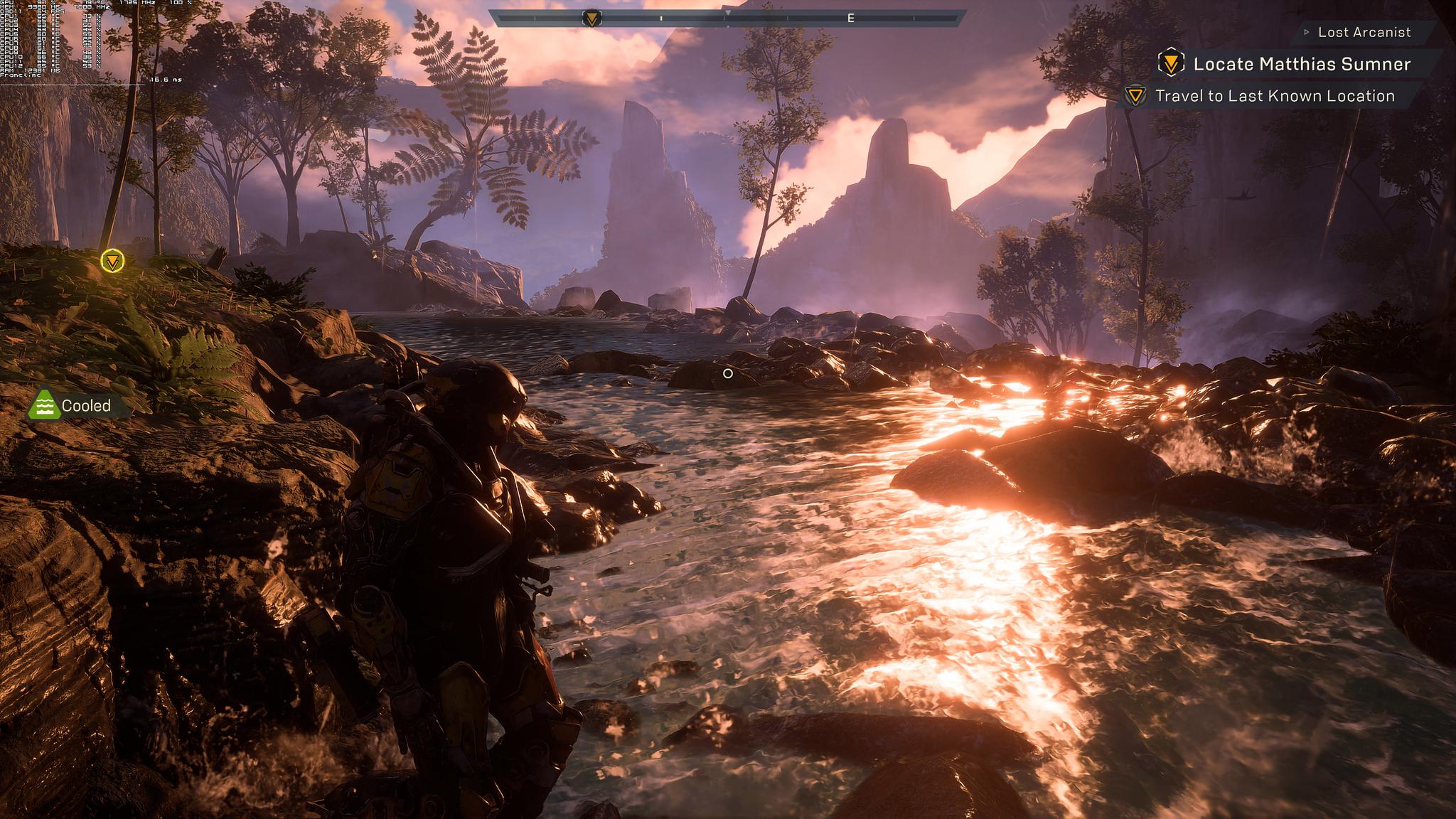Click the green Cooled status icon

point(44,405)
